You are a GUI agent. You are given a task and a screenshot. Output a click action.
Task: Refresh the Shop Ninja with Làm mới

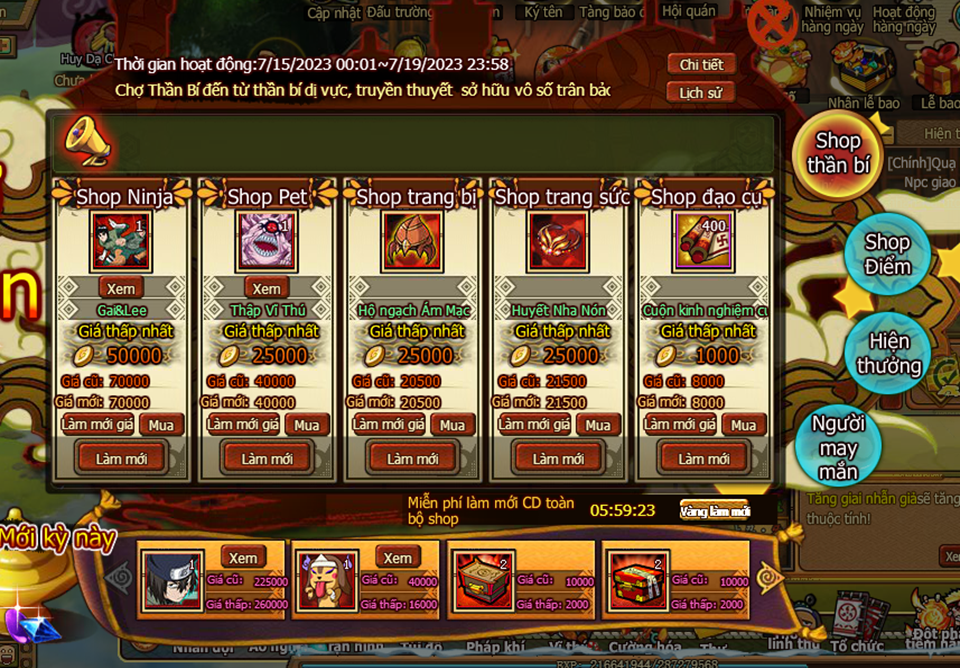click(x=121, y=459)
